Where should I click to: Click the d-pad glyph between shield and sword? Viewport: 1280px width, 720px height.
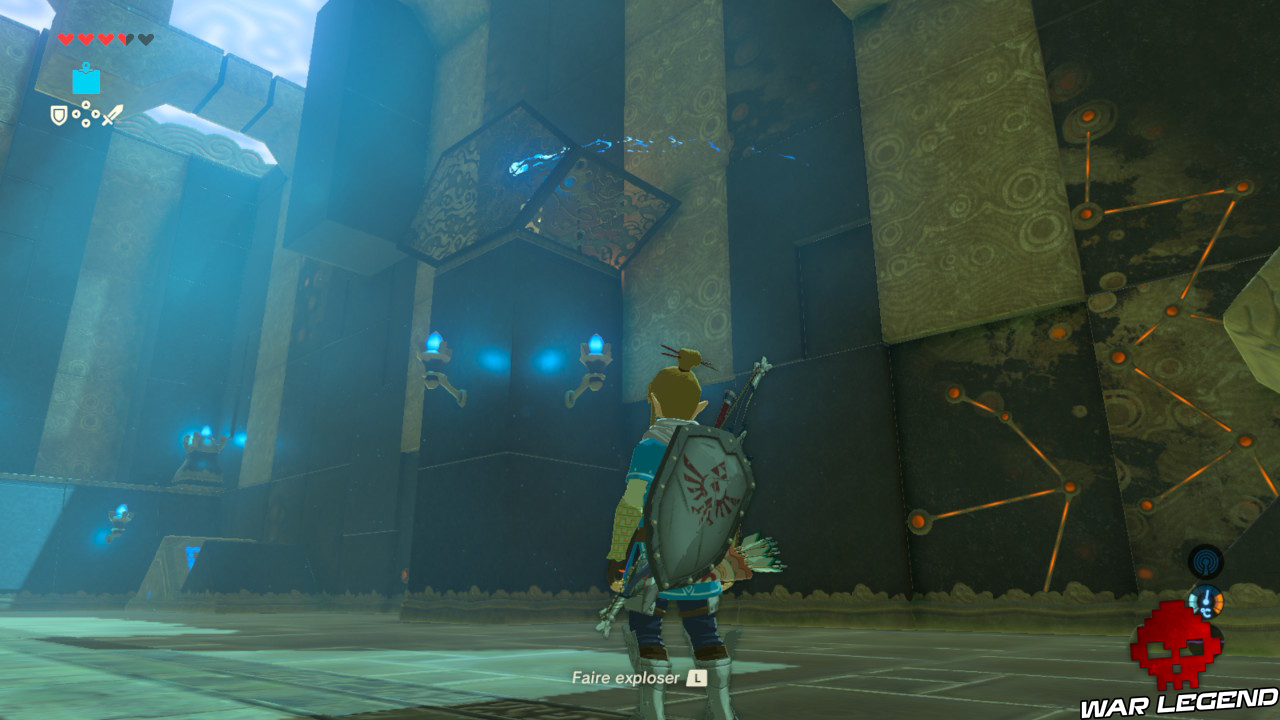(x=86, y=113)
